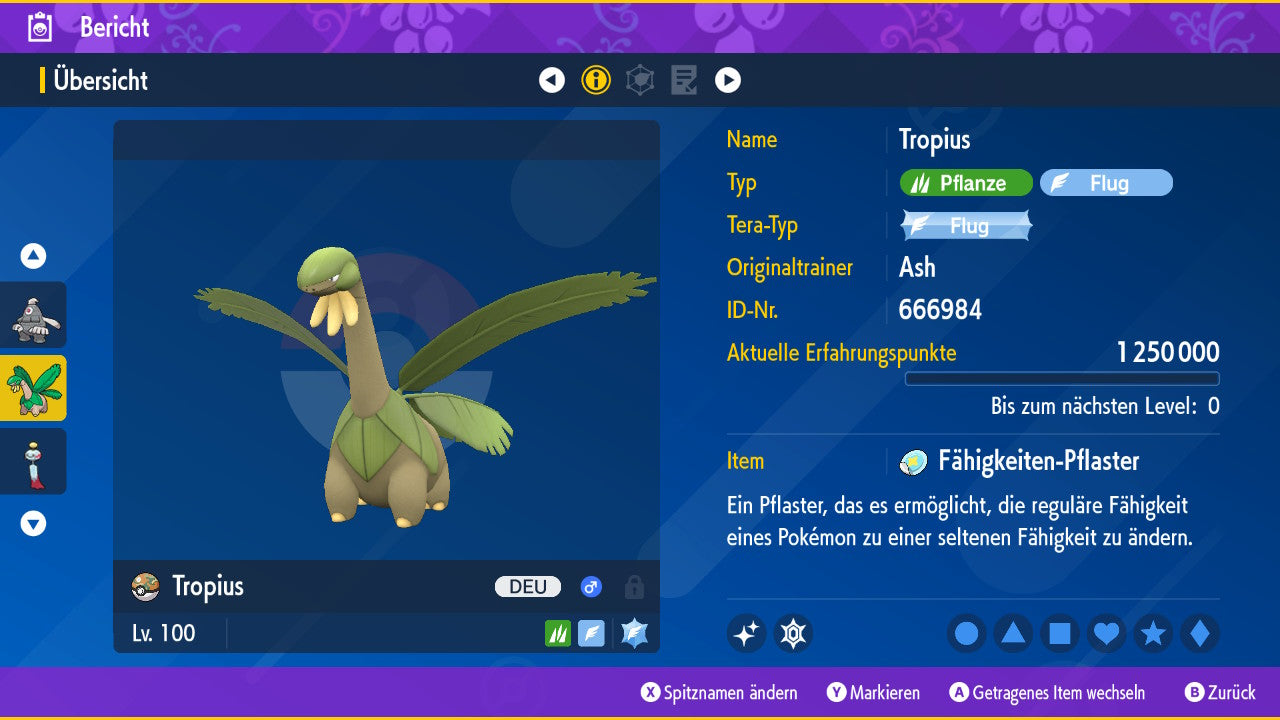Image resolution: width=1280 pixels, height=720 pixels.
Task: Go to the previous summary page arrow
Action: (552, 80)
